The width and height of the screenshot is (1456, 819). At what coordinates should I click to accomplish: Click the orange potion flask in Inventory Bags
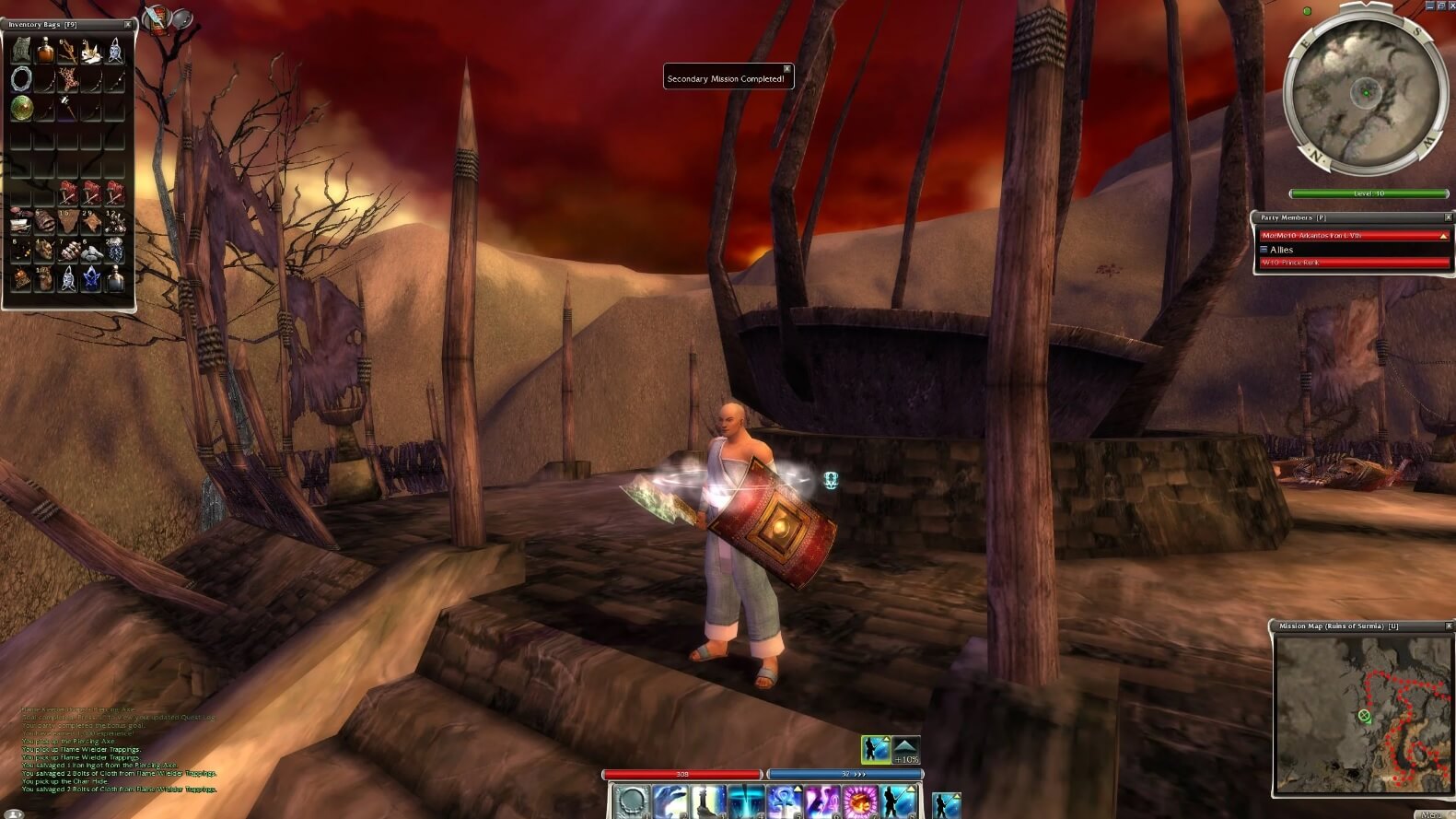(x=45, y=52)
